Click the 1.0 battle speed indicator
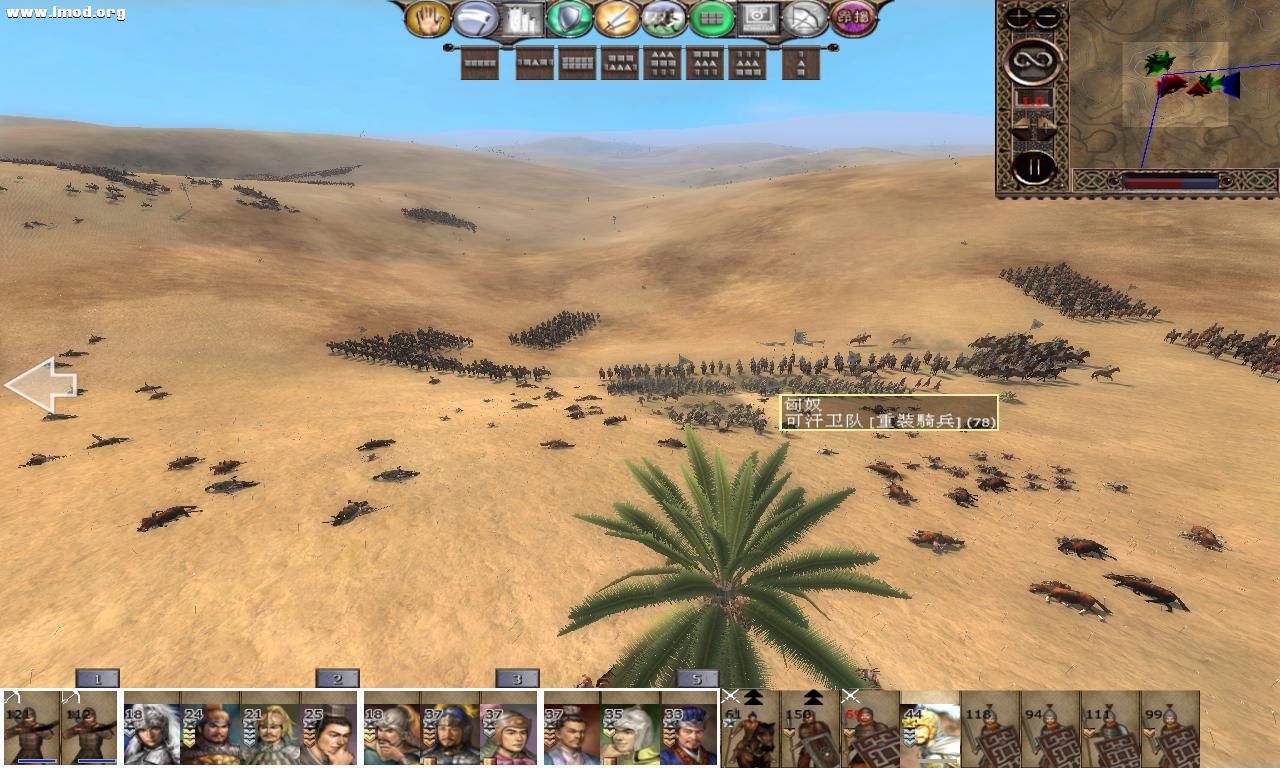The image size is (1280, 768). click(1034, 100)
